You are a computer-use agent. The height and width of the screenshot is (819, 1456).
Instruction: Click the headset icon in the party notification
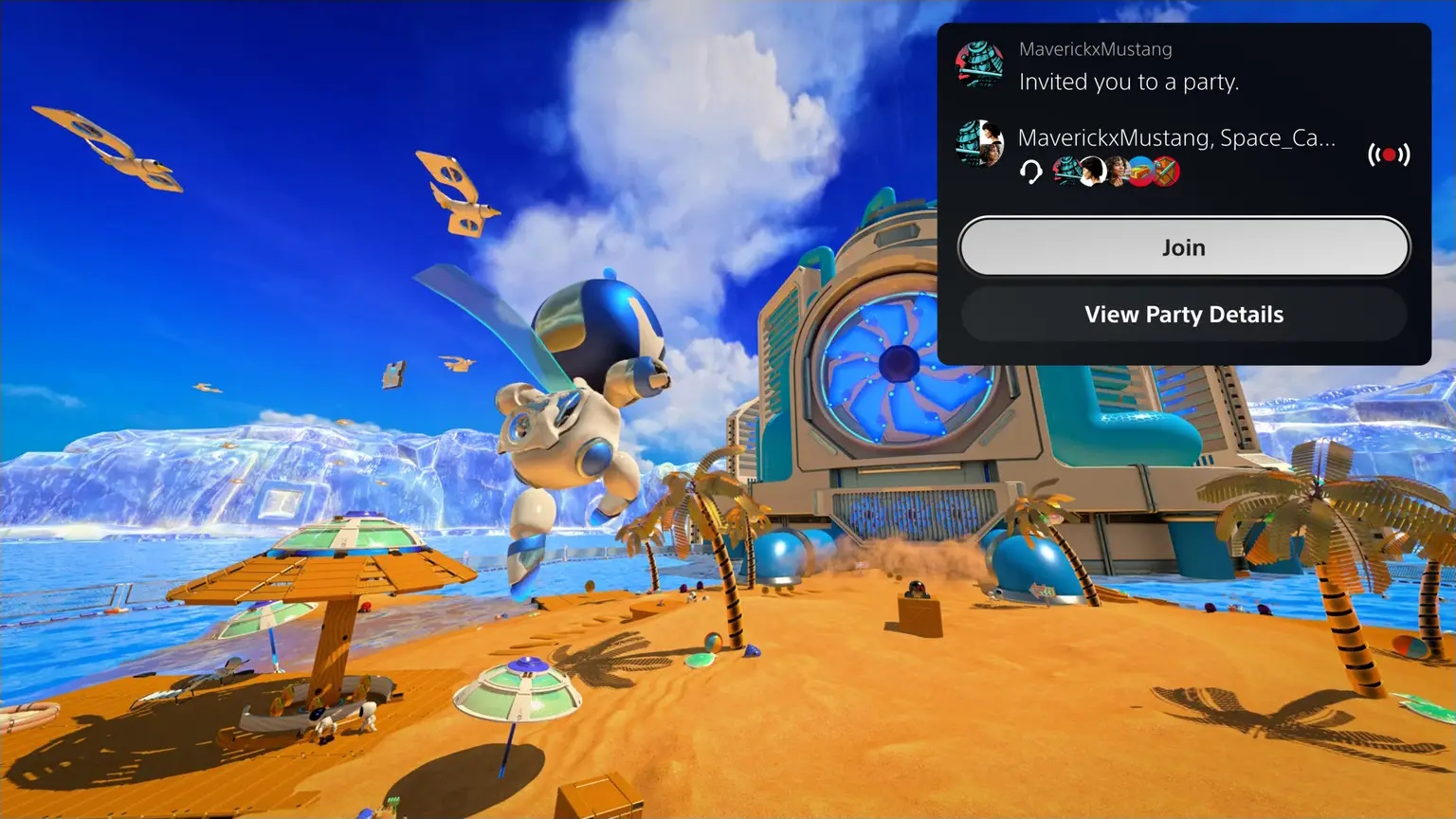(1033, 173)
